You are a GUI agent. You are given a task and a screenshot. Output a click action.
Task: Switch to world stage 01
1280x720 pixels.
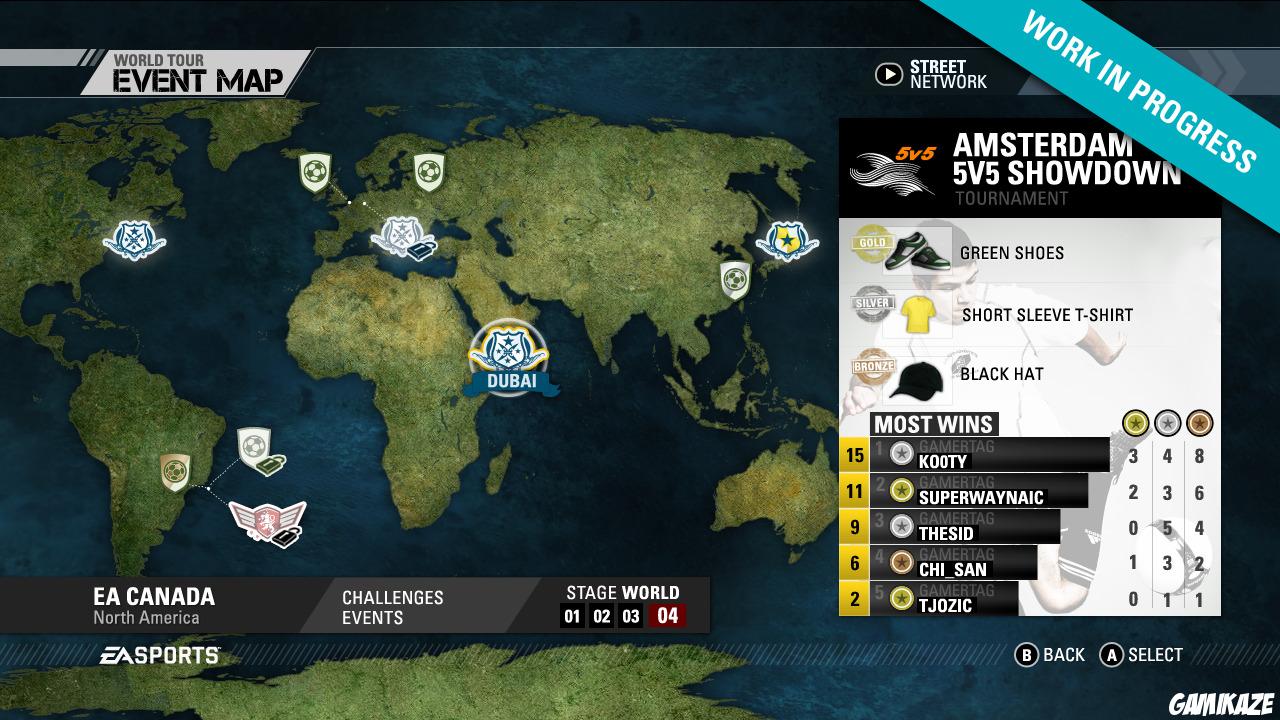tap(572, 616)
